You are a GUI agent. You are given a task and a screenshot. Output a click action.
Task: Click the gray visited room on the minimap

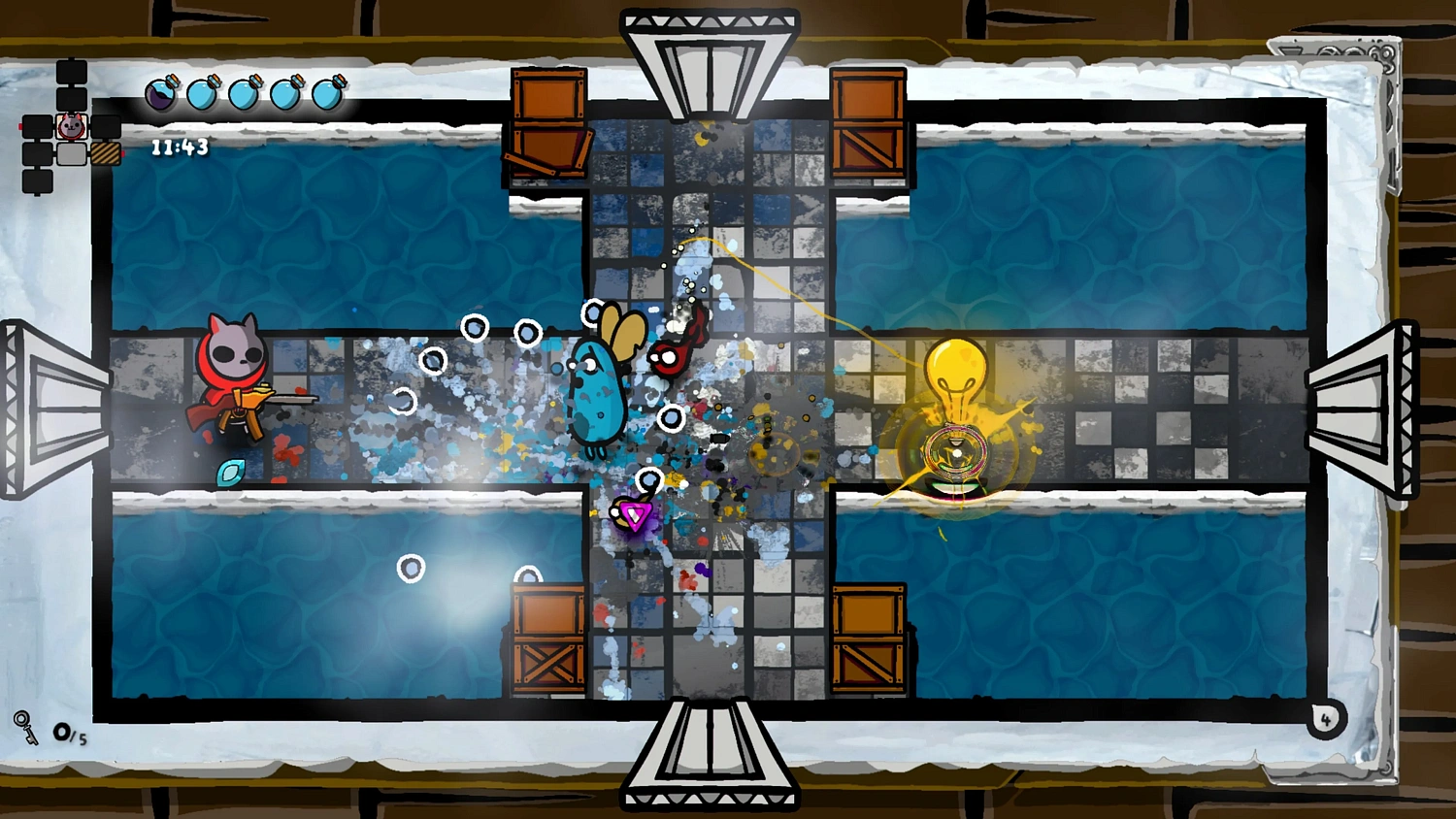[x=69, y=154]
